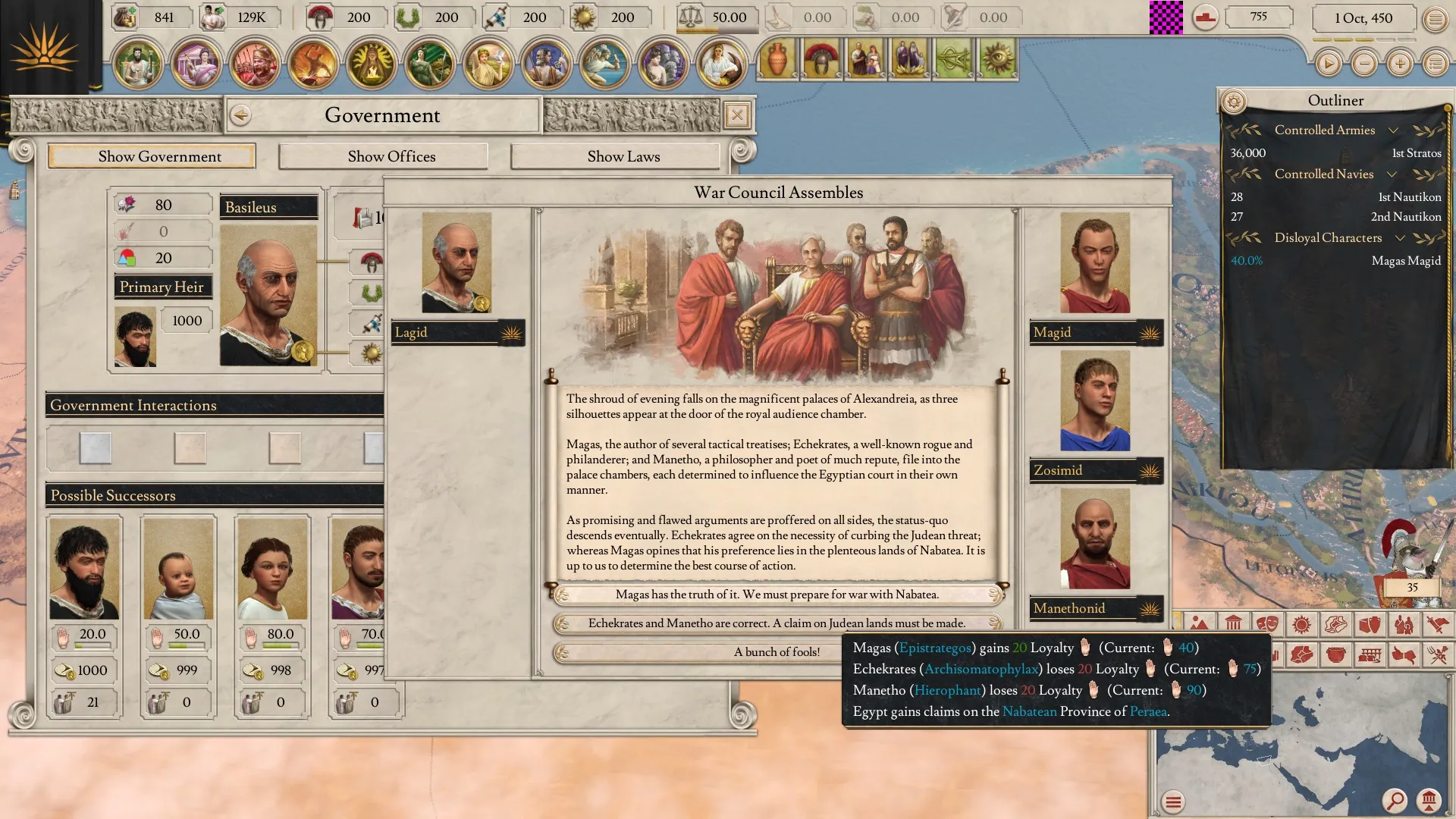Viewport: 1456px width, 819px height.
Task: Select the Lagid ruler portrait in event
Action: click(x=457, y=262)
